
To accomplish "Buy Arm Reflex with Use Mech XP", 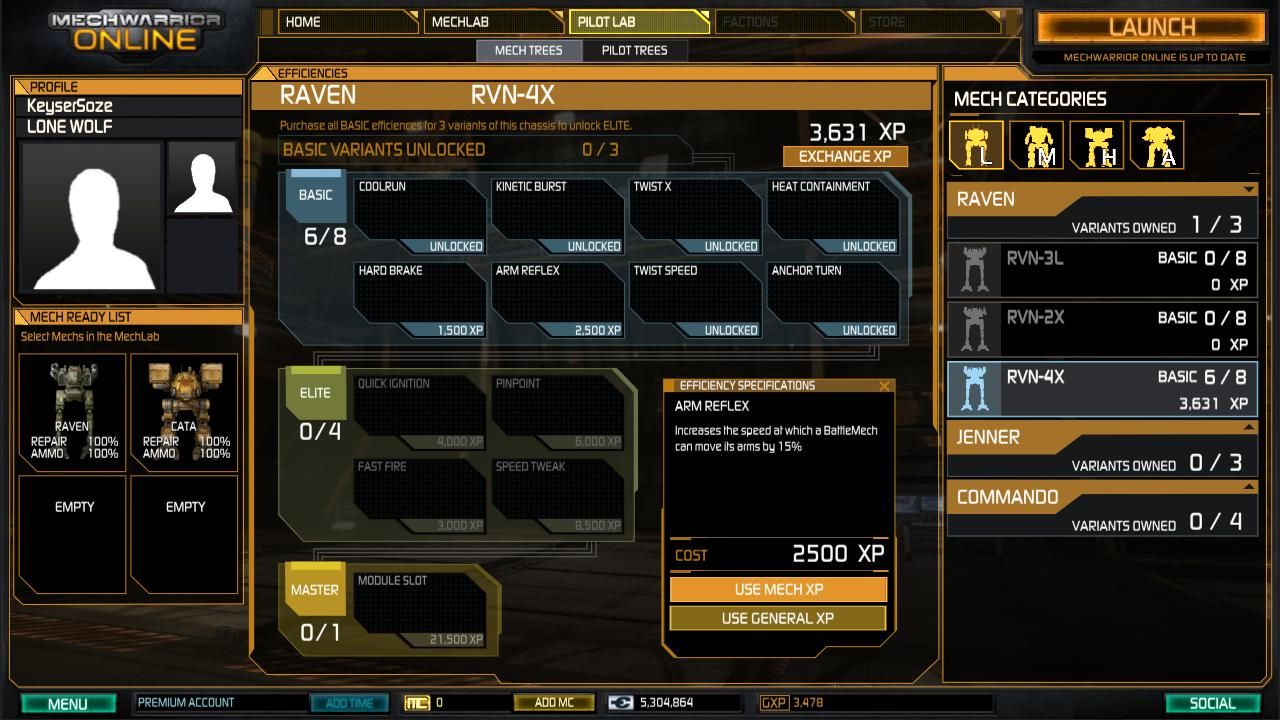I will point(778,589).
